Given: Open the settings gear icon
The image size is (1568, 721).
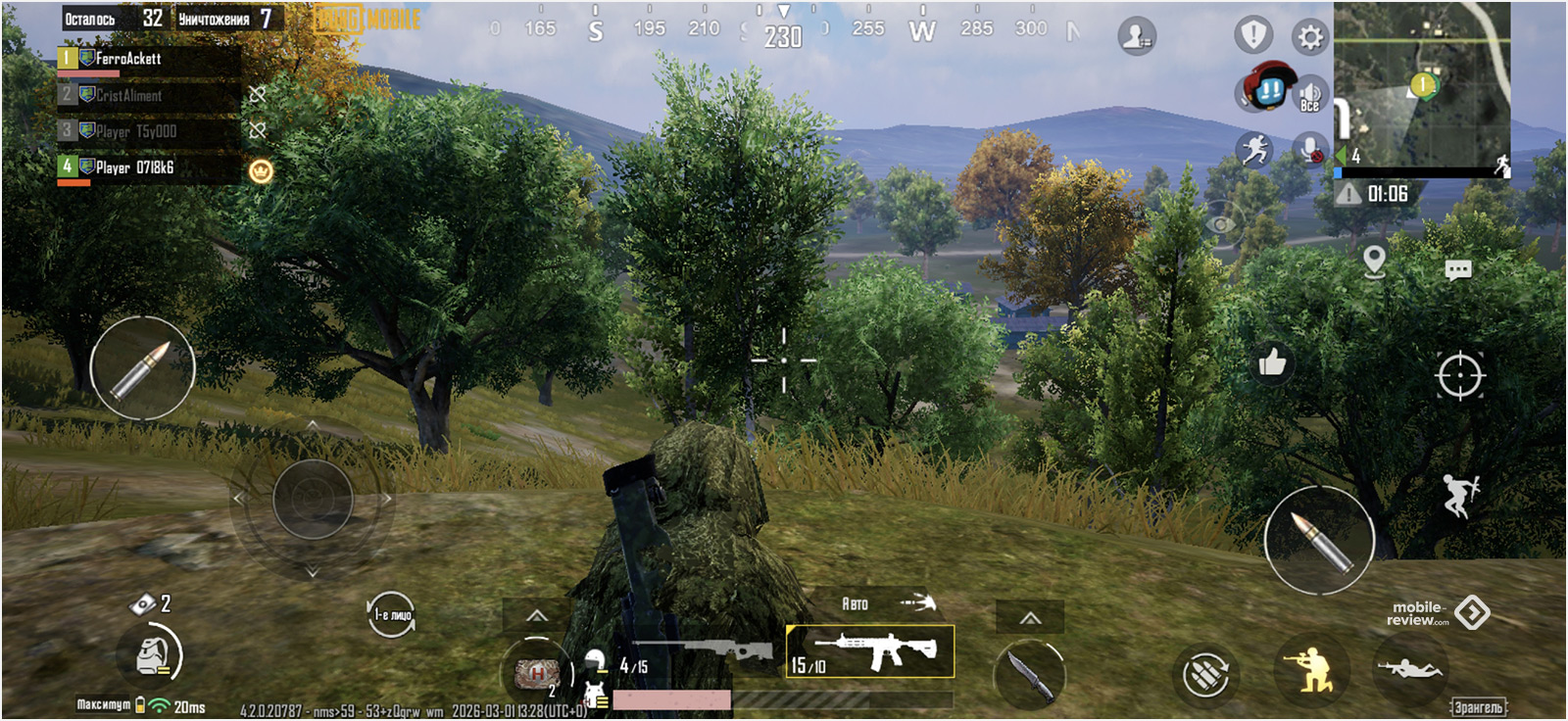Looking at the screenshot, I should [x=1310, y=38].
